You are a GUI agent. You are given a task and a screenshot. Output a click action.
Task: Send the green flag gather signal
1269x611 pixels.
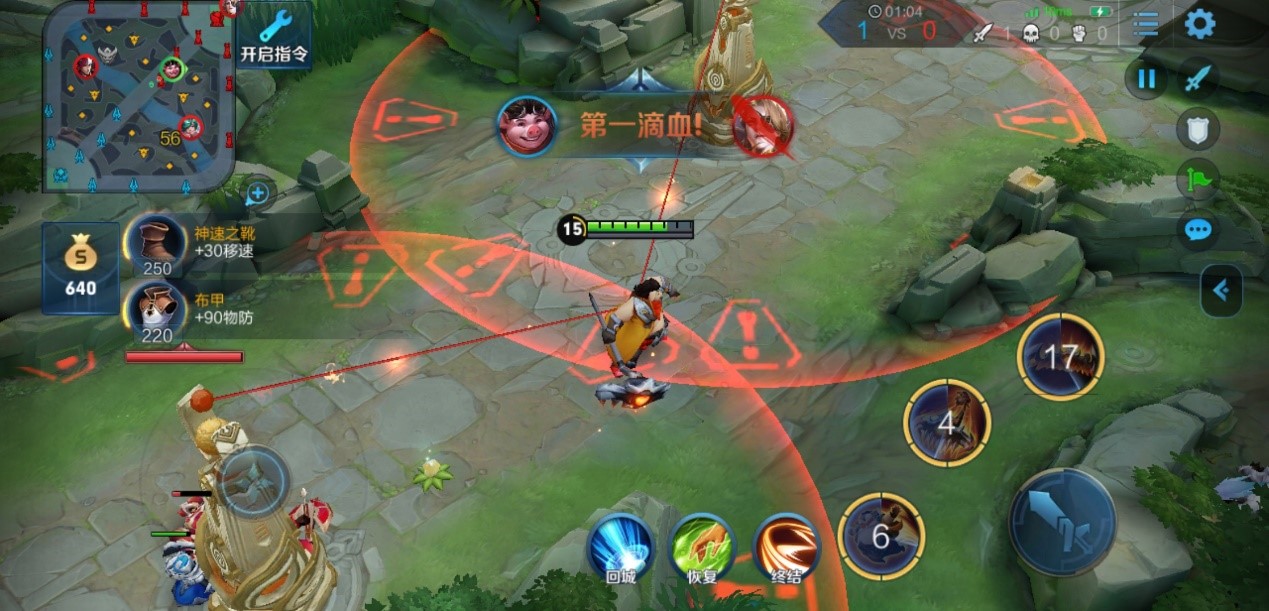pyautogui.click(x=1197, y=180)
